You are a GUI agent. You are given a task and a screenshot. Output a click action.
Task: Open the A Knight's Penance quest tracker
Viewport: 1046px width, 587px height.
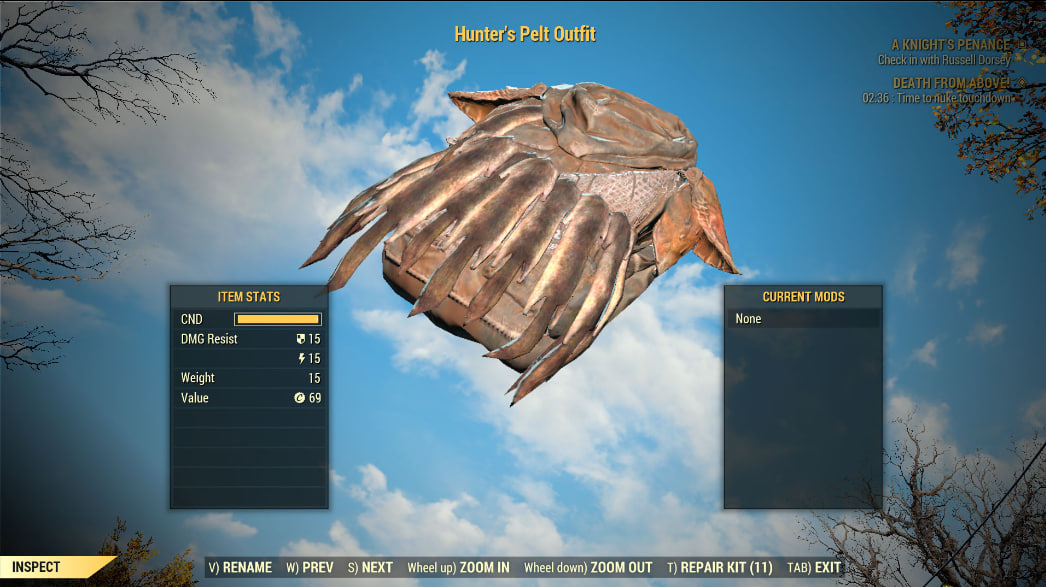(951, 45)
